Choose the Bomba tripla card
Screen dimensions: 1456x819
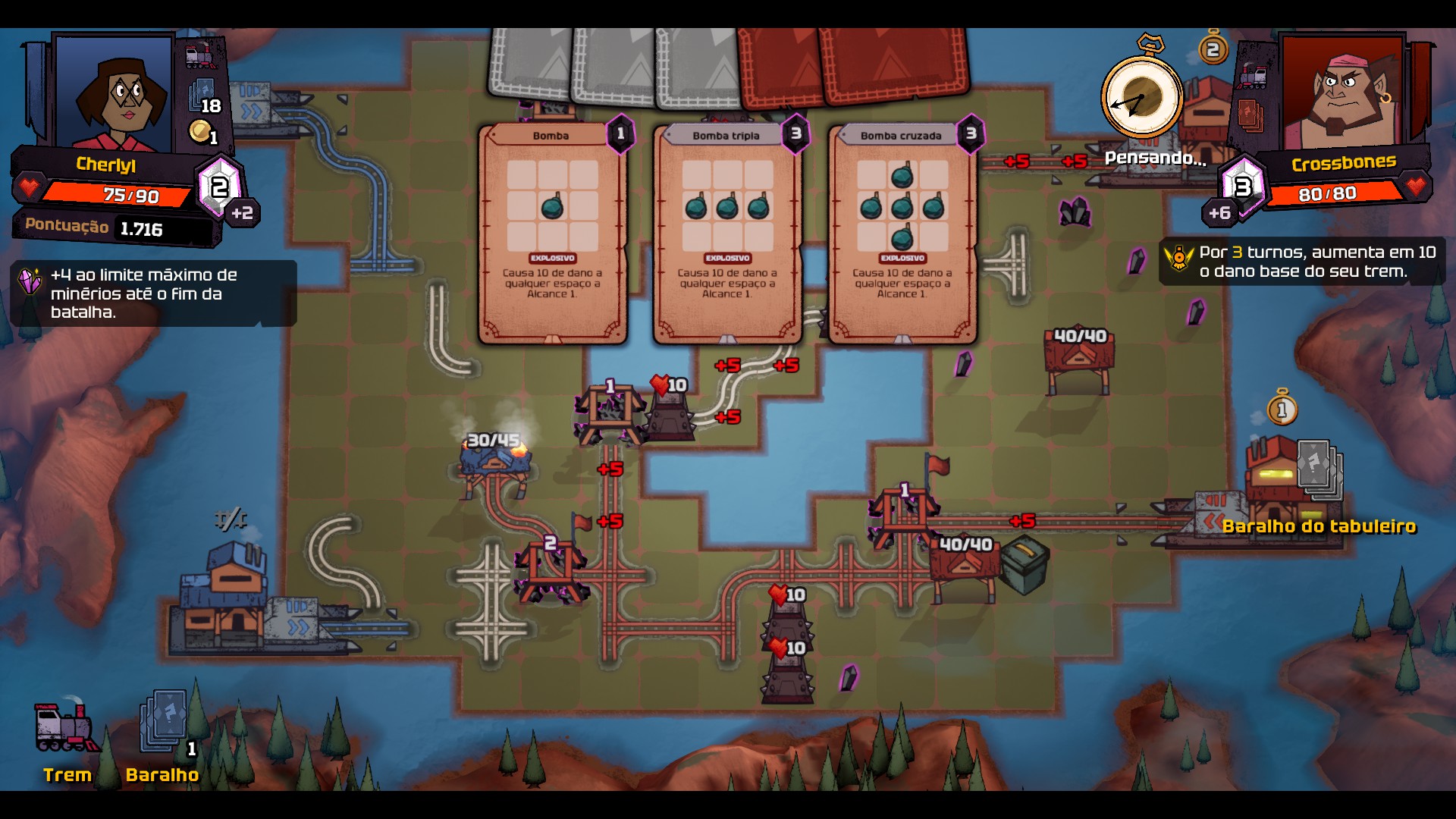tap(726, 234)
